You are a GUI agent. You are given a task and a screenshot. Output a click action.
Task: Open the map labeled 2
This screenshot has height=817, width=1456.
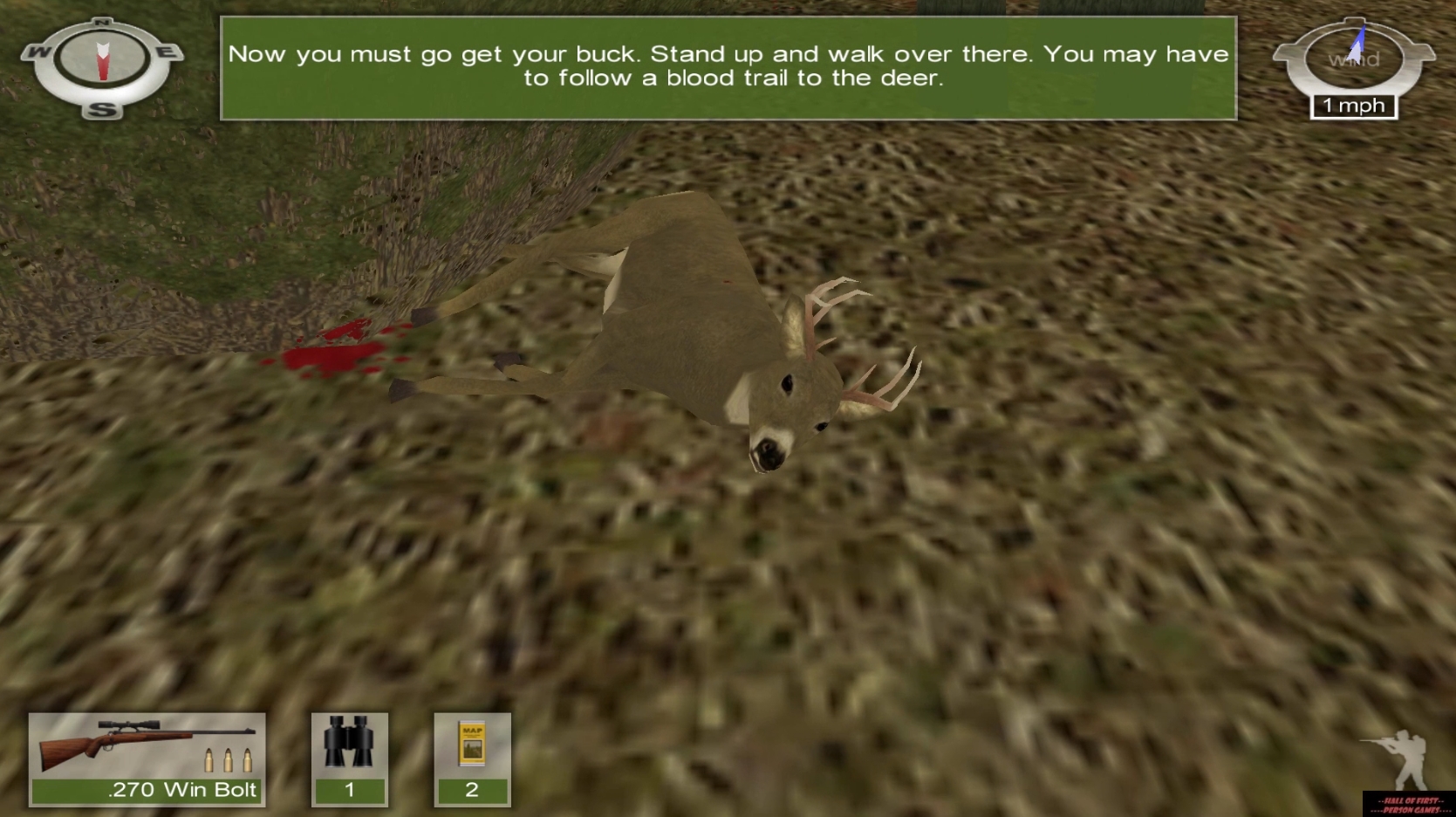point(472,759)
